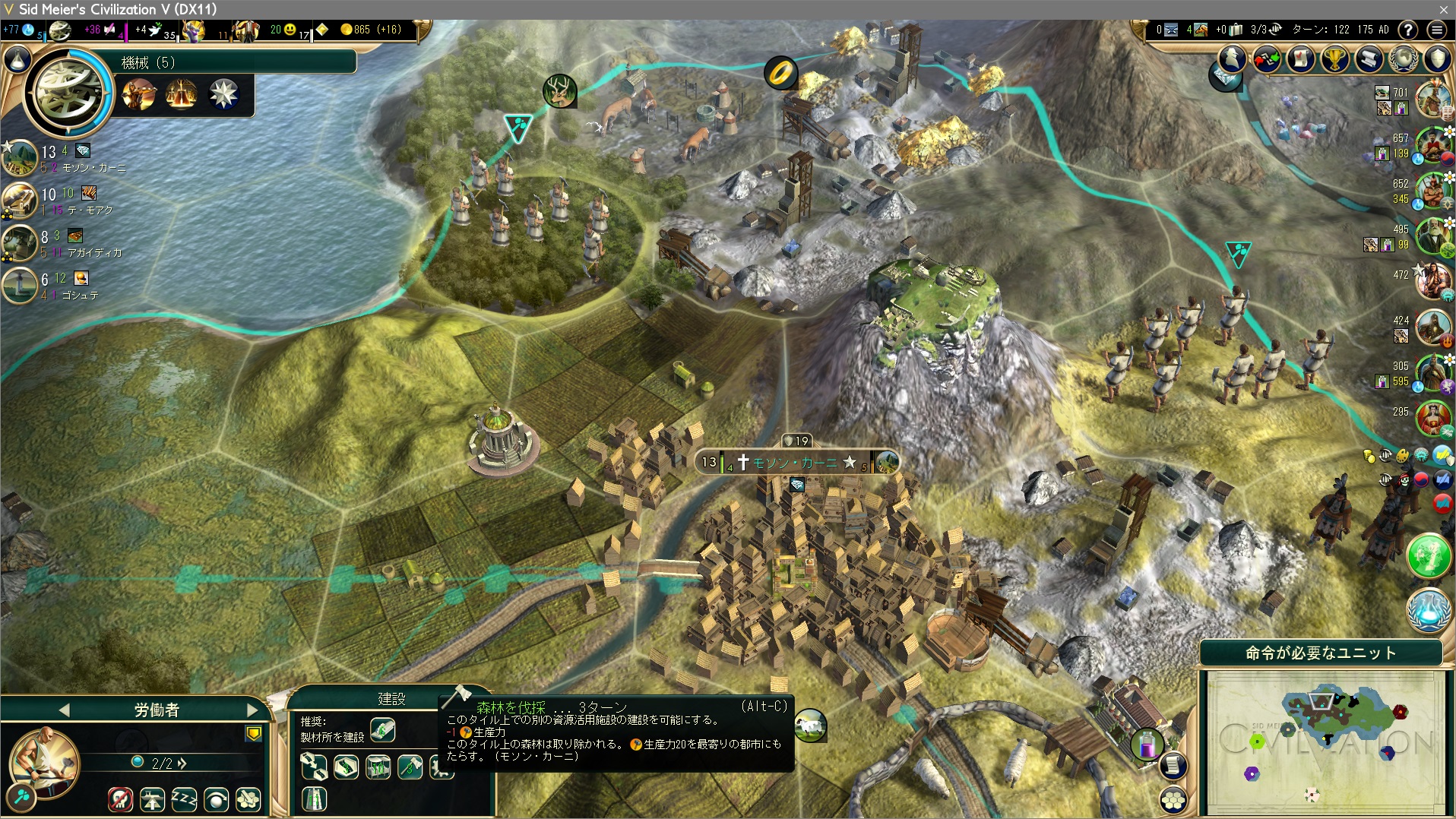Select the city モソン・カーニ in the city list
The height and width of the screenshot is (819, 1456).
tap(84, 160)
